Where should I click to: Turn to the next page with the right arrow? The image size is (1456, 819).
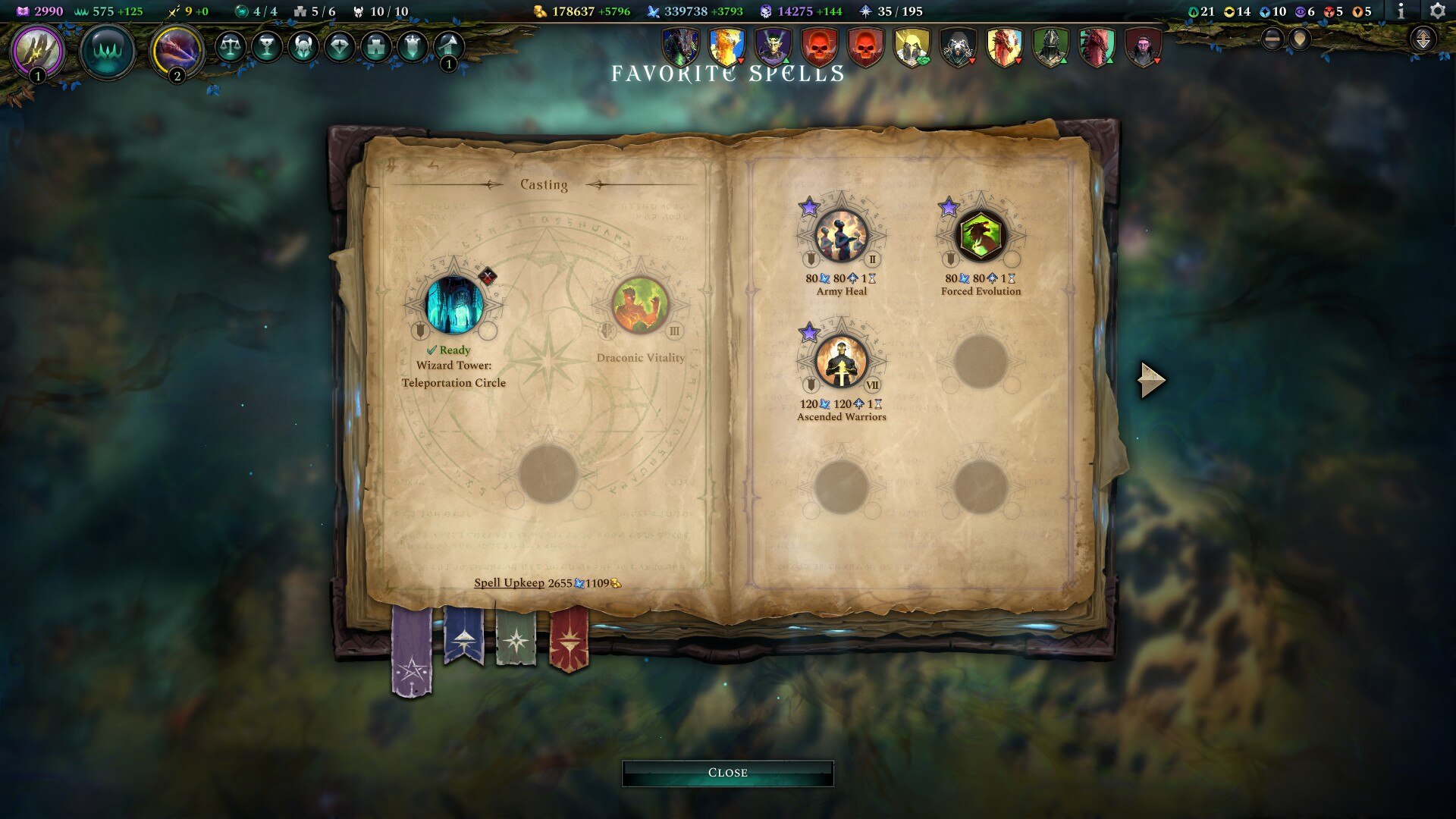[1150, 380]
